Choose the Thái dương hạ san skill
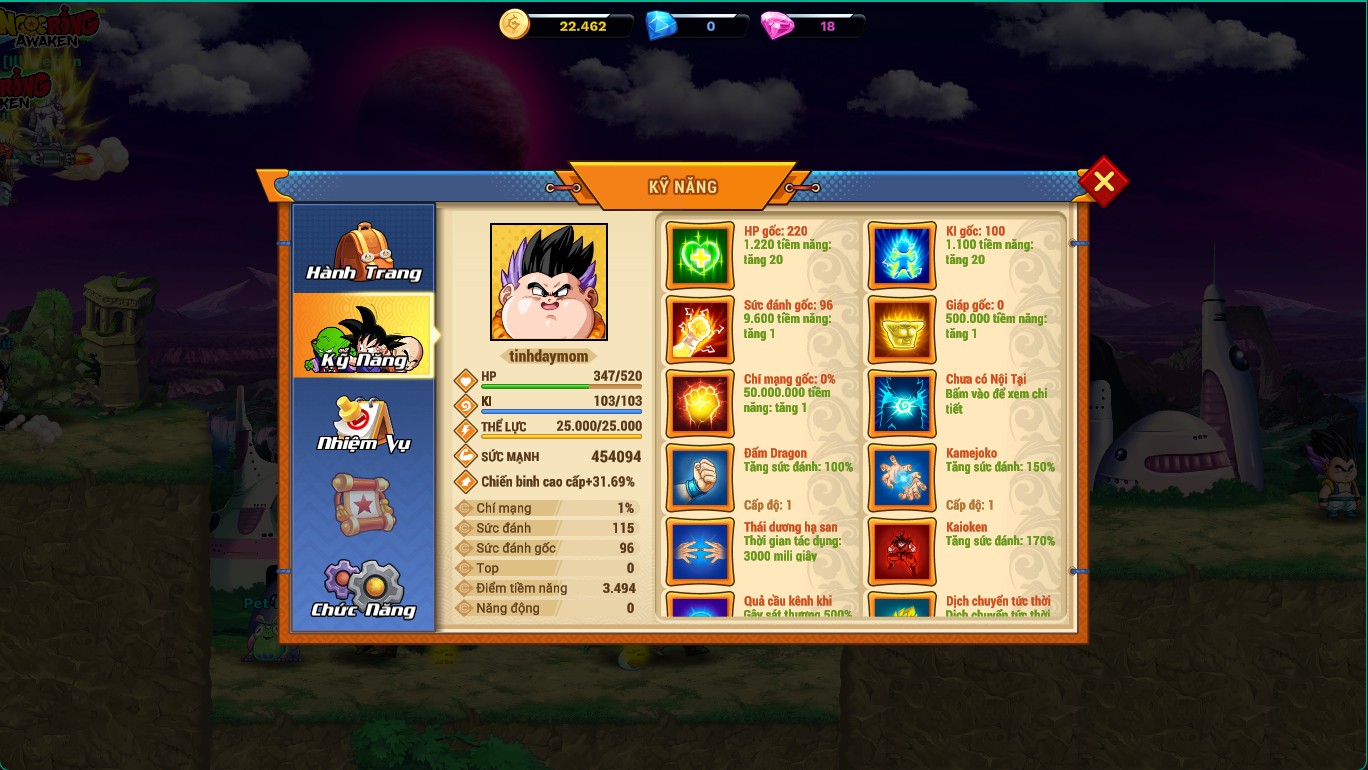 tap(700, 551)
